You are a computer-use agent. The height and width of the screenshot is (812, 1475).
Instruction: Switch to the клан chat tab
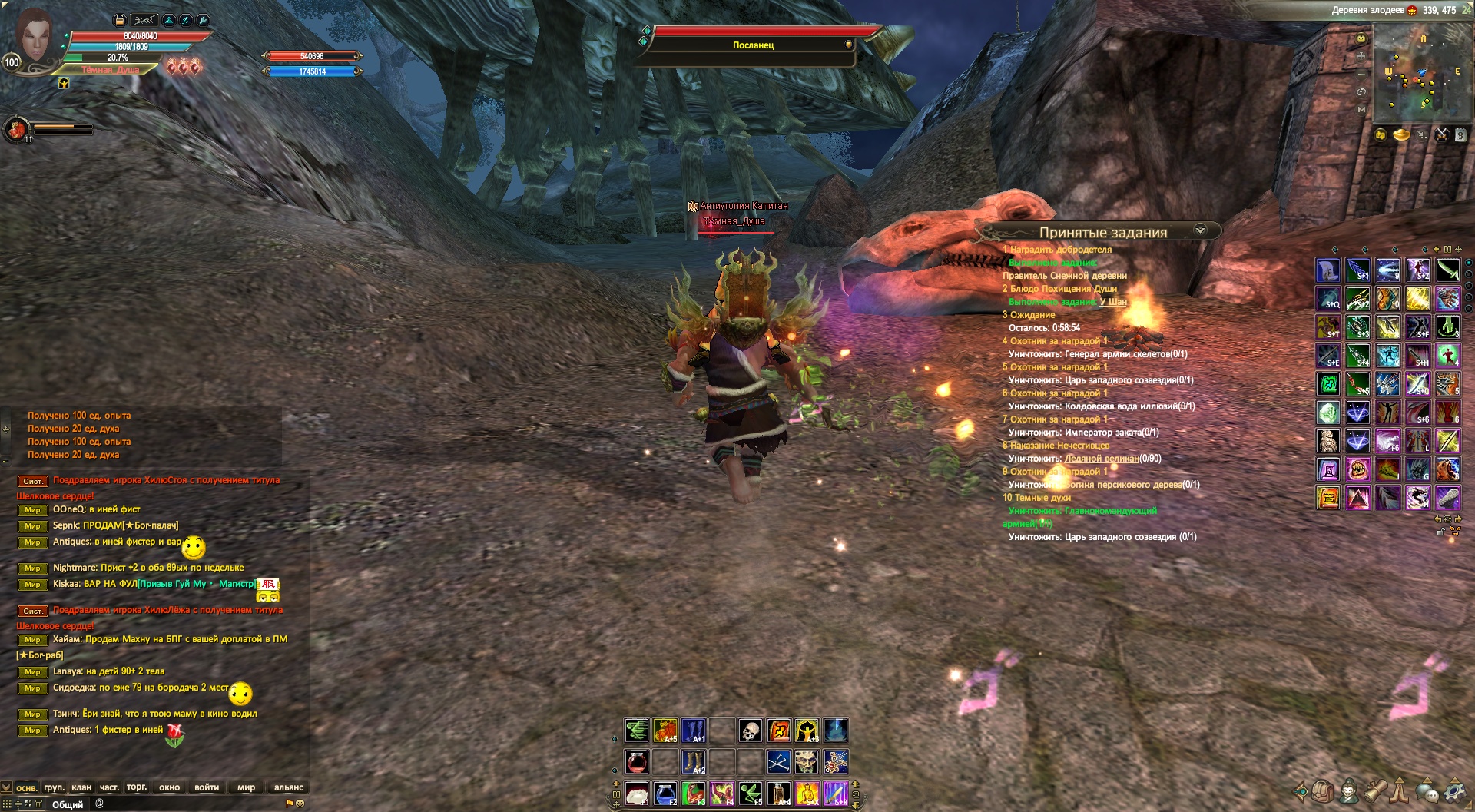click(81, 787)
